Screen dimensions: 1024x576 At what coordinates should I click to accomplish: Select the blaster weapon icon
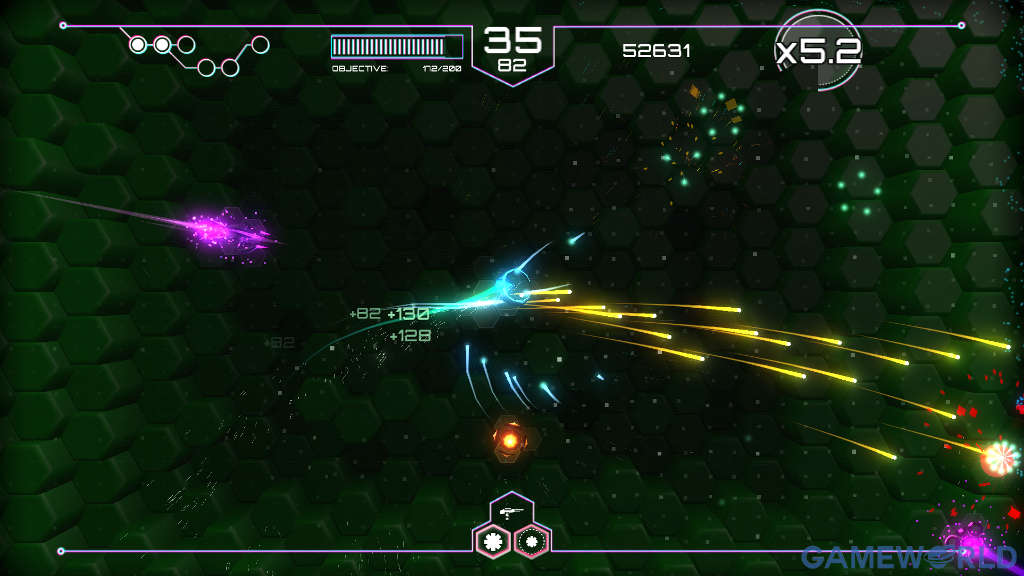(x=508, y=511)
